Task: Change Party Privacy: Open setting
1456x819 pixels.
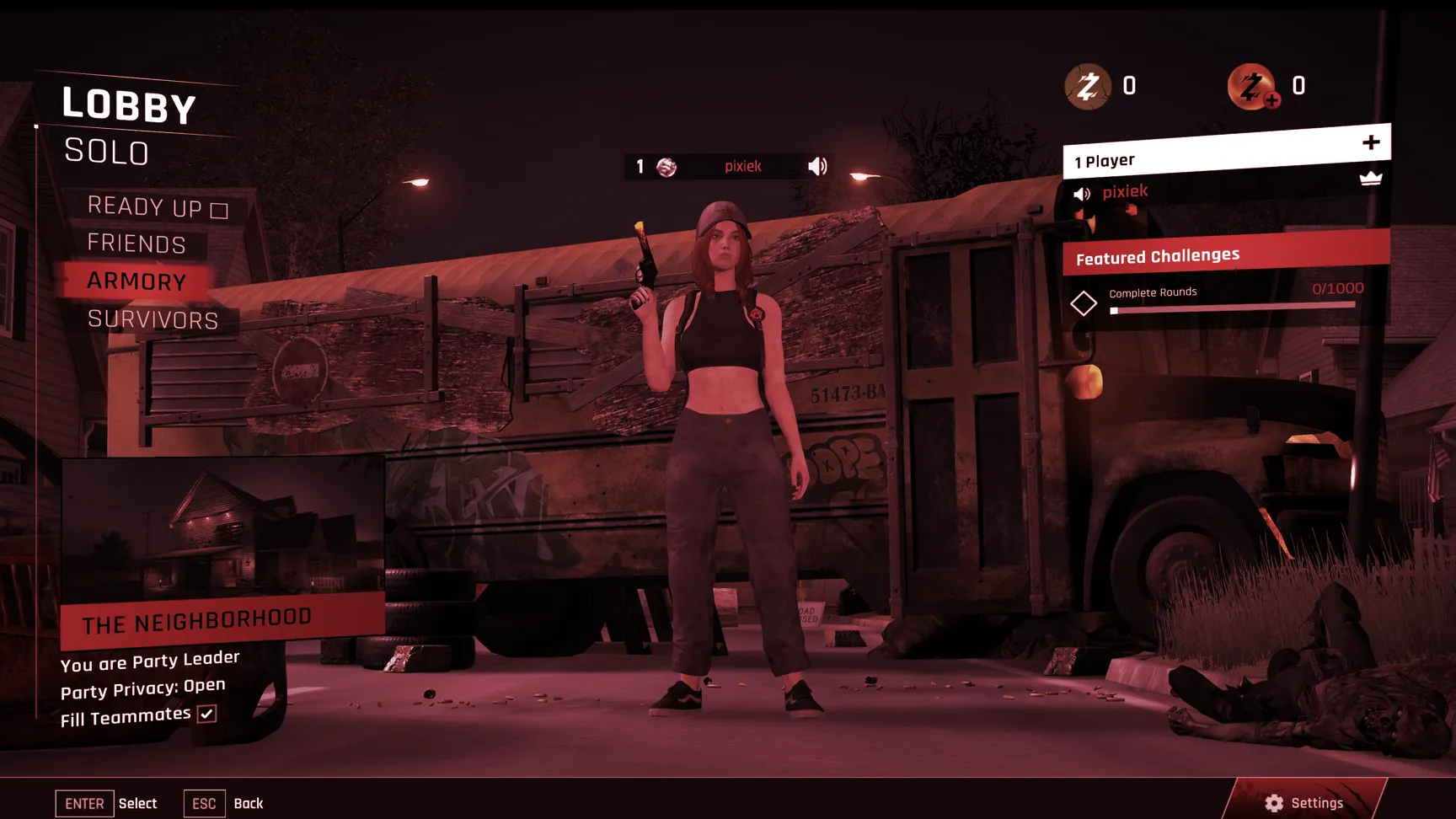Action: tap(143, 688)
